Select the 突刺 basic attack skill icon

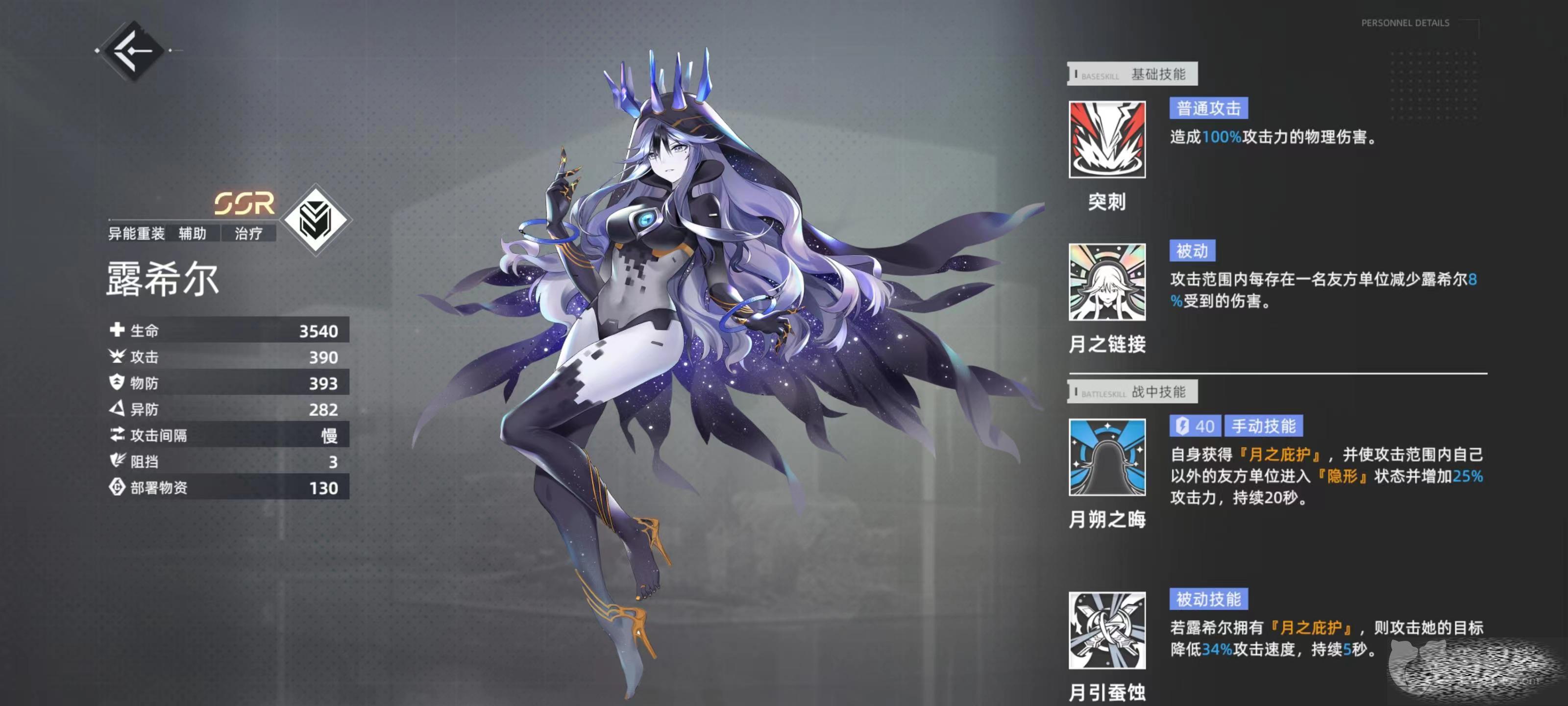(1106, 140)
